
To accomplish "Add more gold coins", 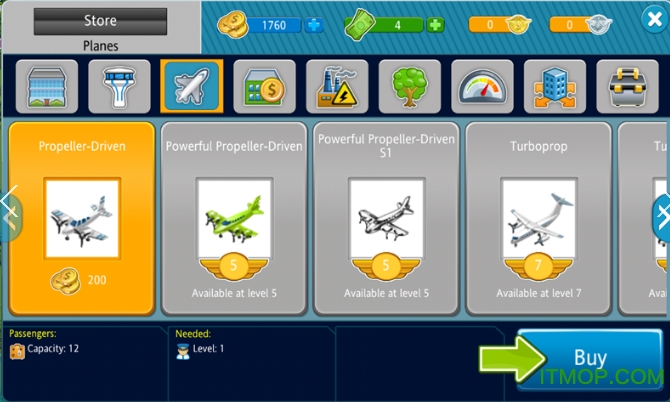I will click(x=314, y=25).
